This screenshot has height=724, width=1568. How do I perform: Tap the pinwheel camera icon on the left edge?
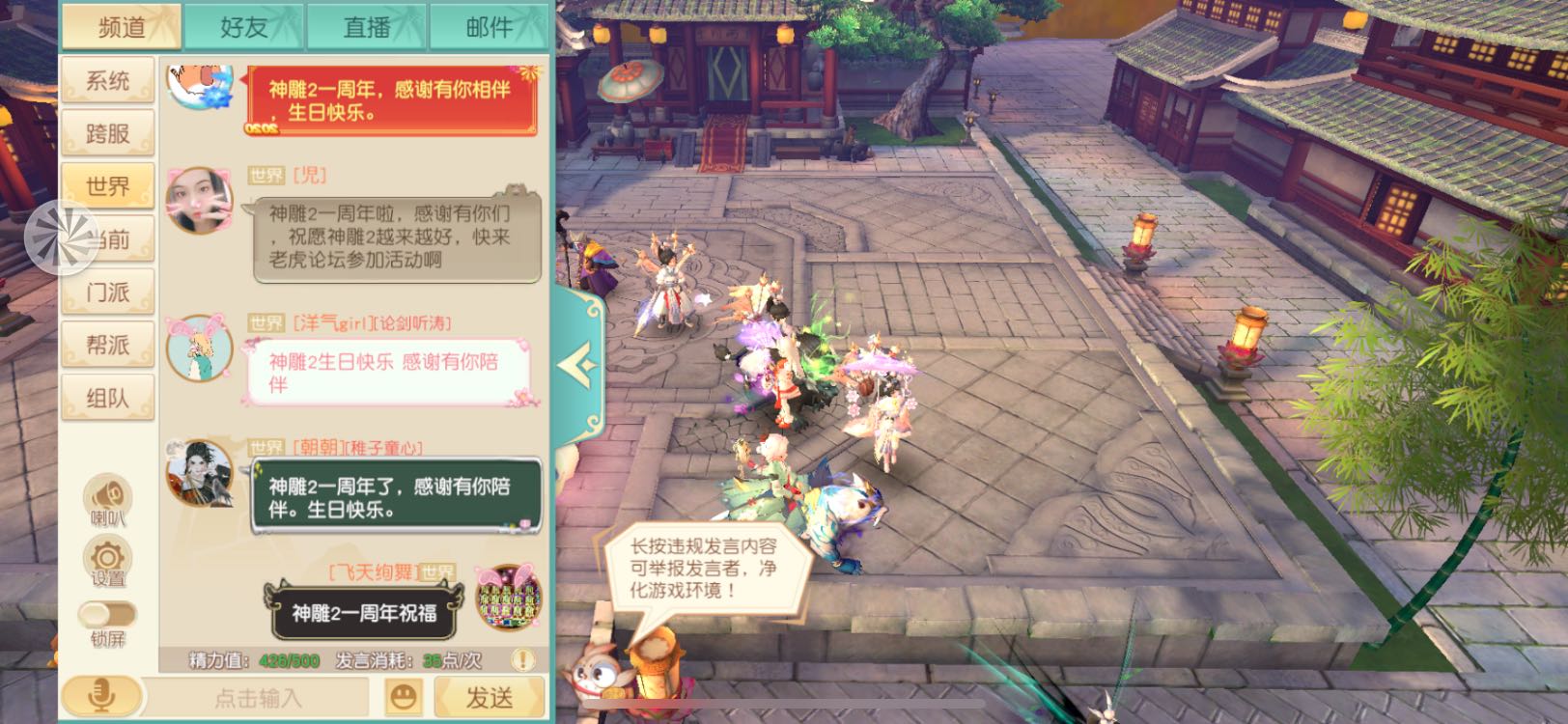[61, 239]
